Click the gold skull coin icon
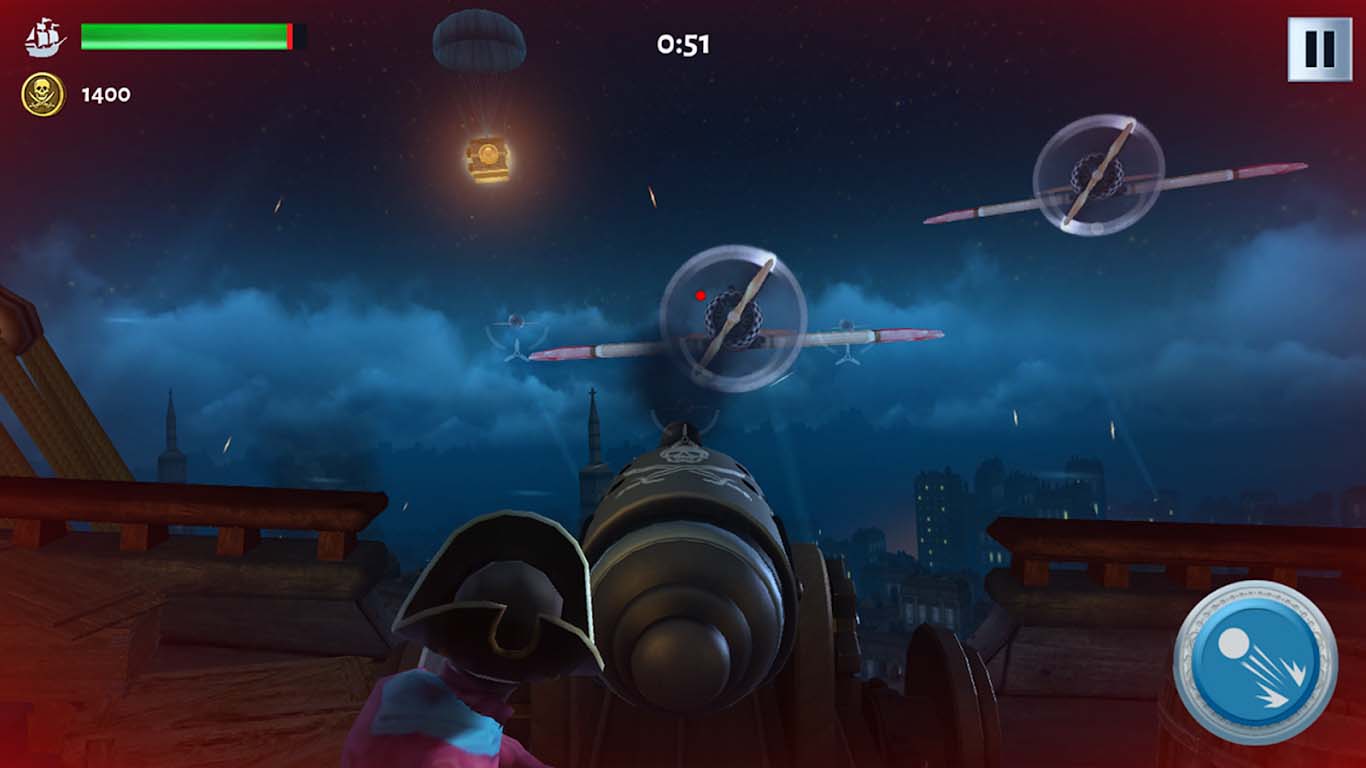 (42, 95)
